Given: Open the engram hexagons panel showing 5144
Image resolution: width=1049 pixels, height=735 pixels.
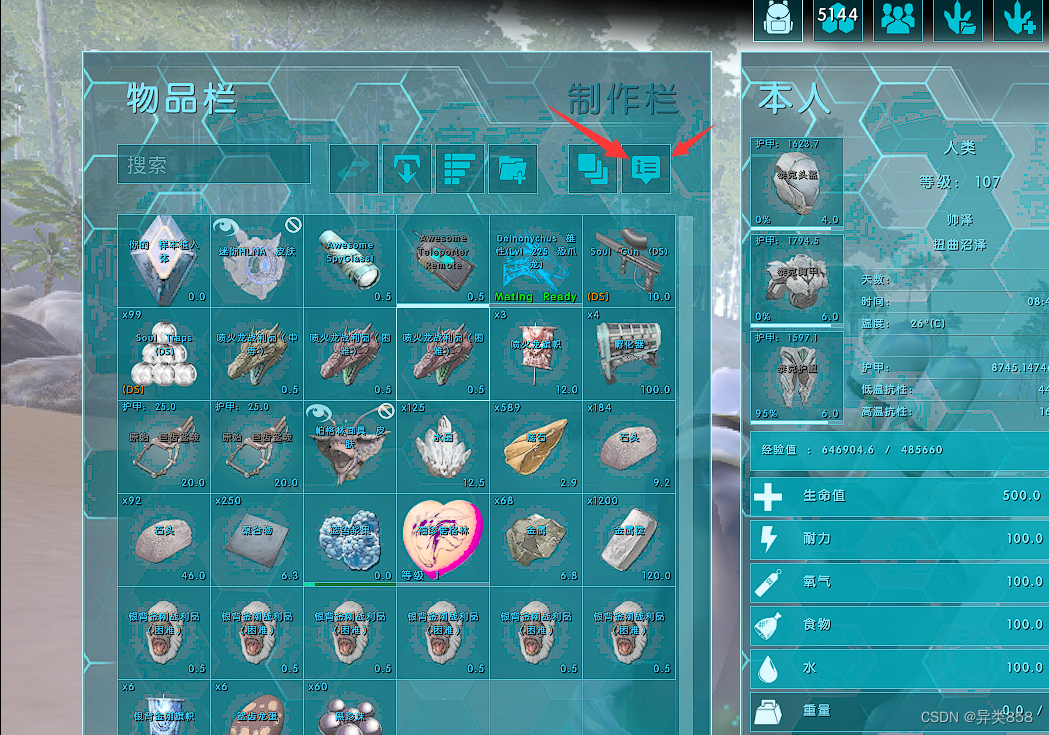Looking at the screenshot, I should pos(837,20).
